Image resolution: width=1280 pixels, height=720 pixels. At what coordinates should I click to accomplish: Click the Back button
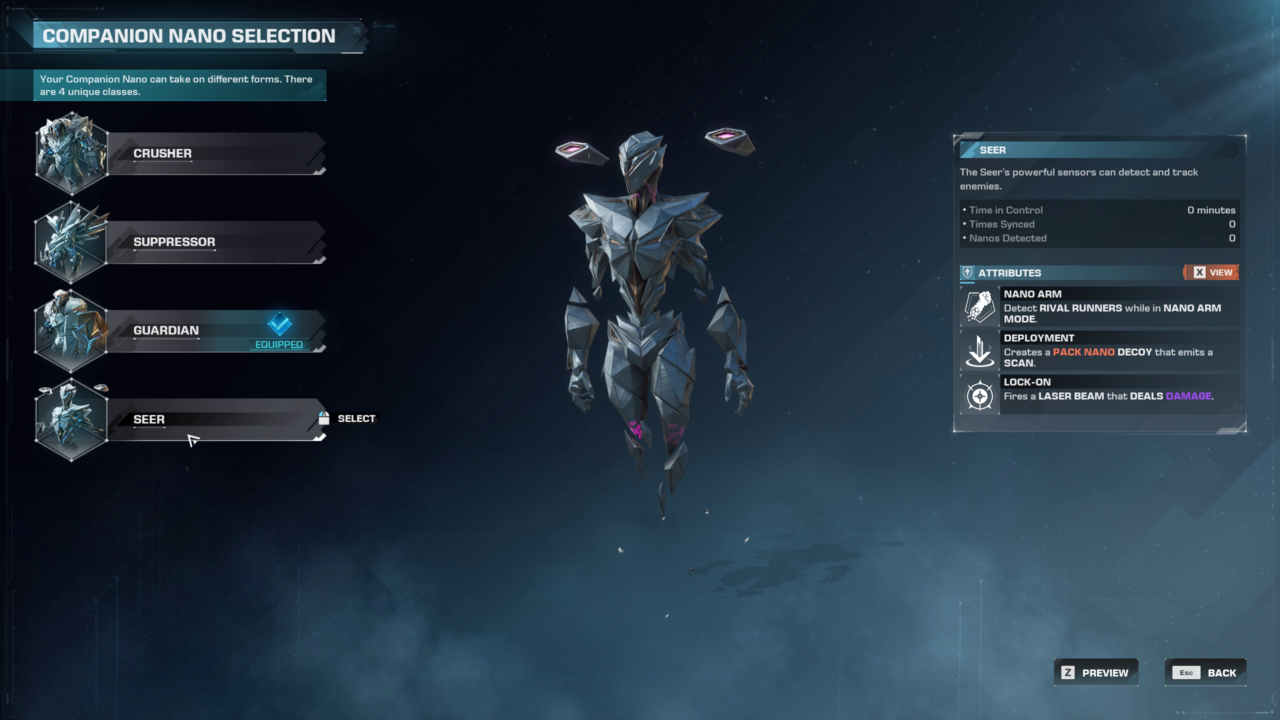(1205, 672)
